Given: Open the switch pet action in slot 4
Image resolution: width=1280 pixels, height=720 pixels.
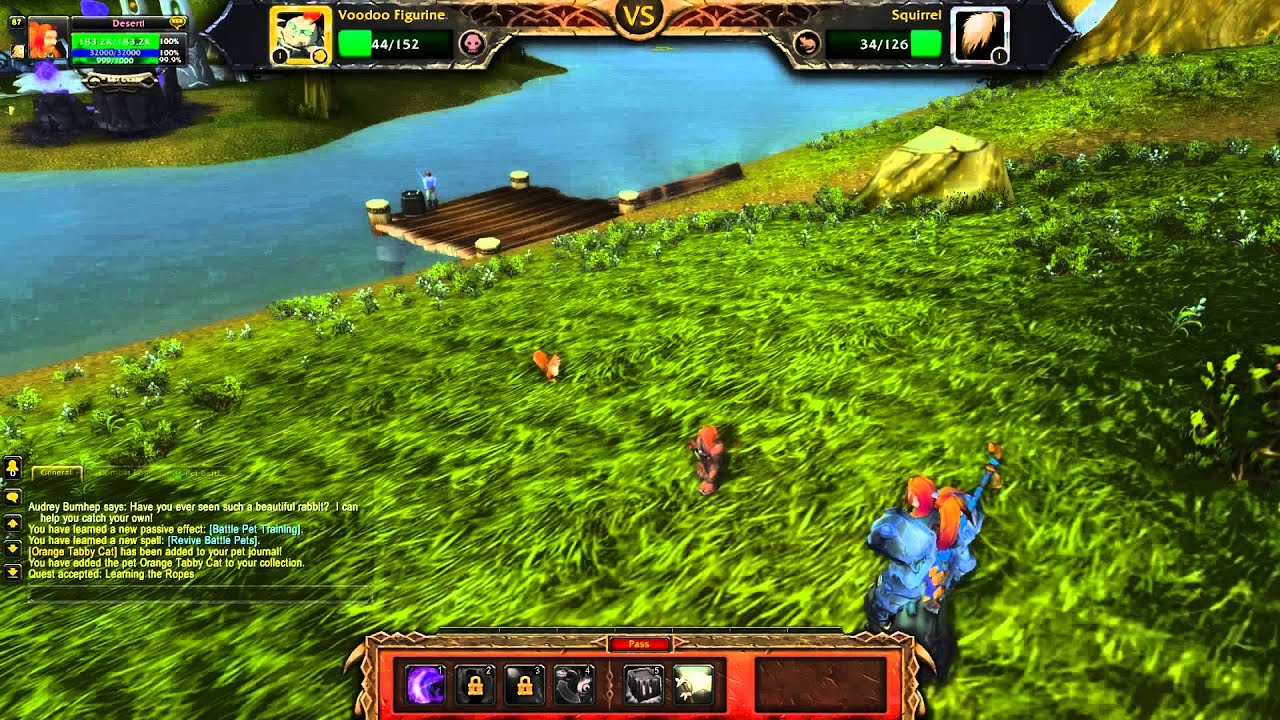Looking at the screenshot, I should (x=574, y=685).
